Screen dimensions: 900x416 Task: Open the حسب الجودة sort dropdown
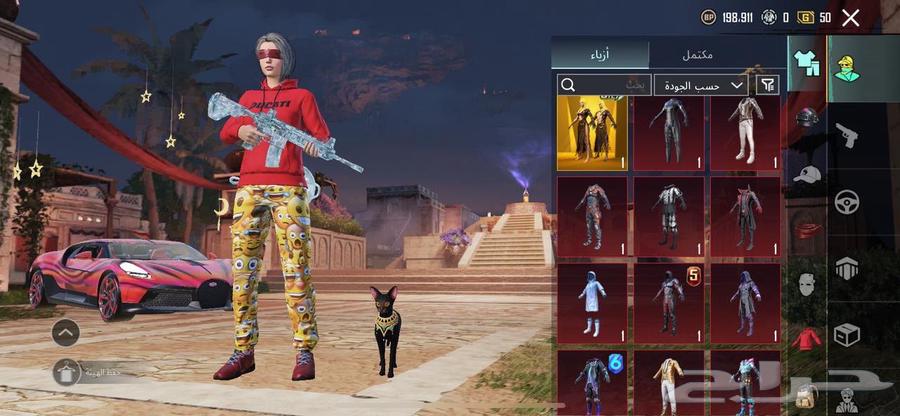pos(701,85)
